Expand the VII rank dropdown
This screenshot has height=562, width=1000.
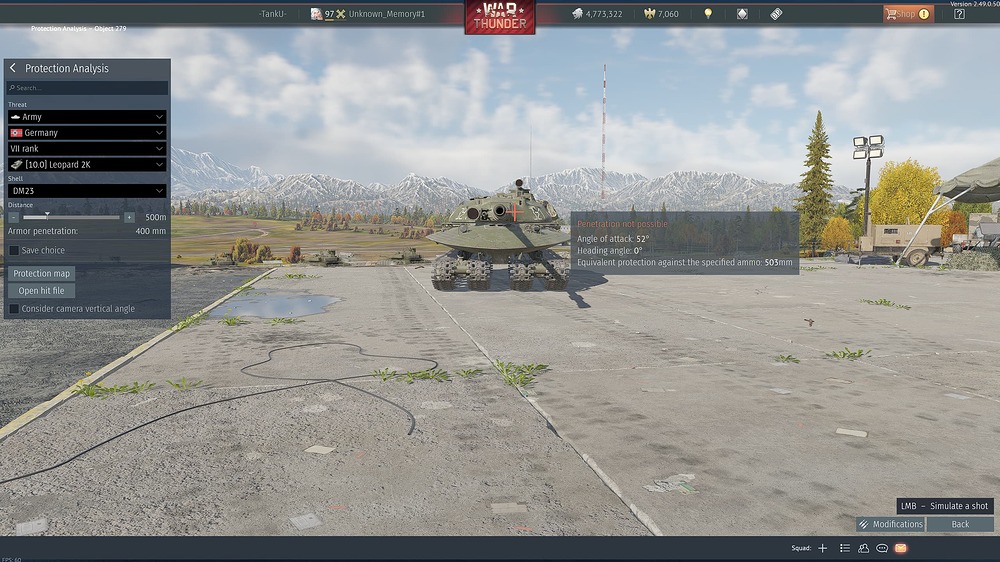(86, 149)
